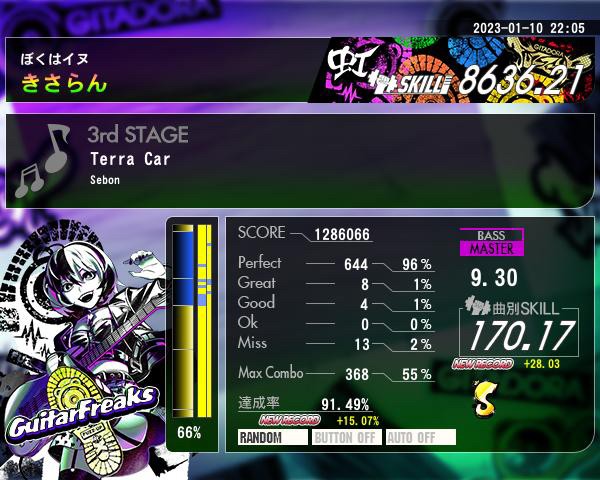The width and height of the screenshot is (600, 480).
Task: Toggle the AUTO OFF option indicator
Action: coord(420,437)
